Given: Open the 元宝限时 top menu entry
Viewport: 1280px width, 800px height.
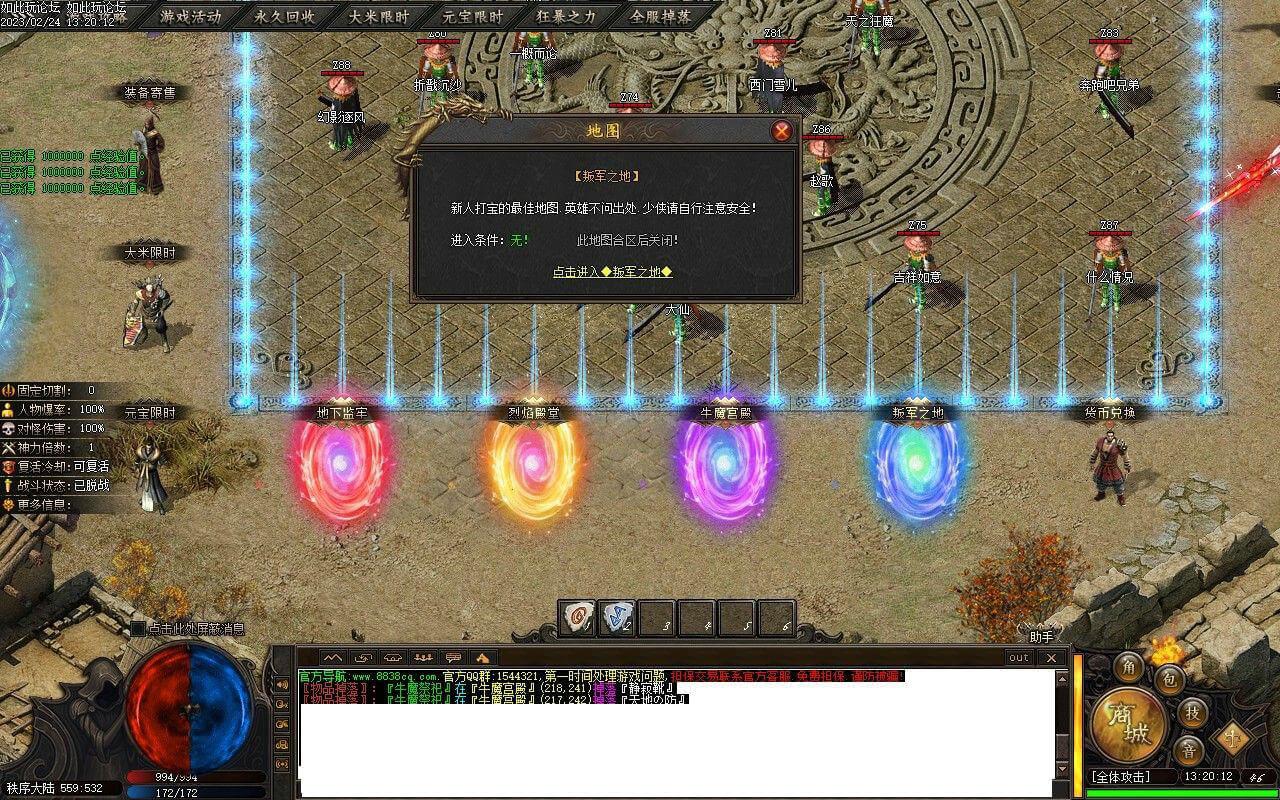Looking at the screenshot, I should tap(472, 16).
